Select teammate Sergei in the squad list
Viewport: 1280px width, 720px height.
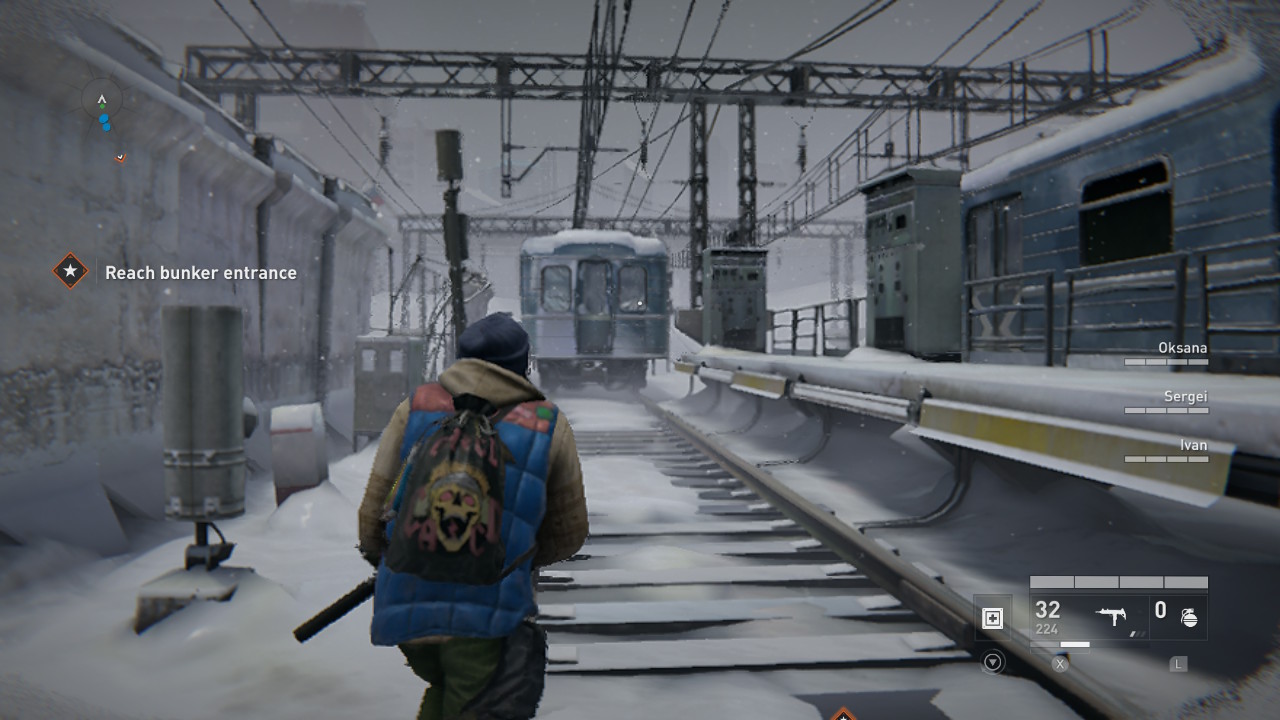[1185, 397]
